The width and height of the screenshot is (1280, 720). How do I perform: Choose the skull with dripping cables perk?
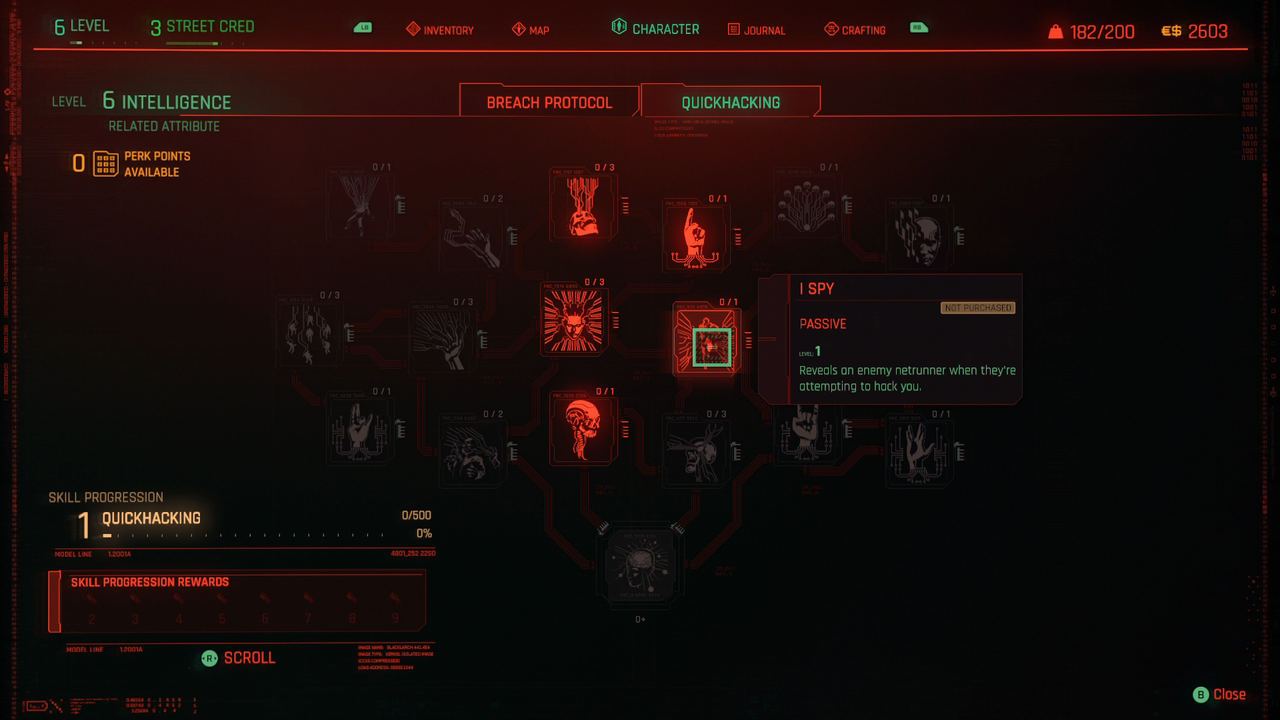(x=582, y=206)
